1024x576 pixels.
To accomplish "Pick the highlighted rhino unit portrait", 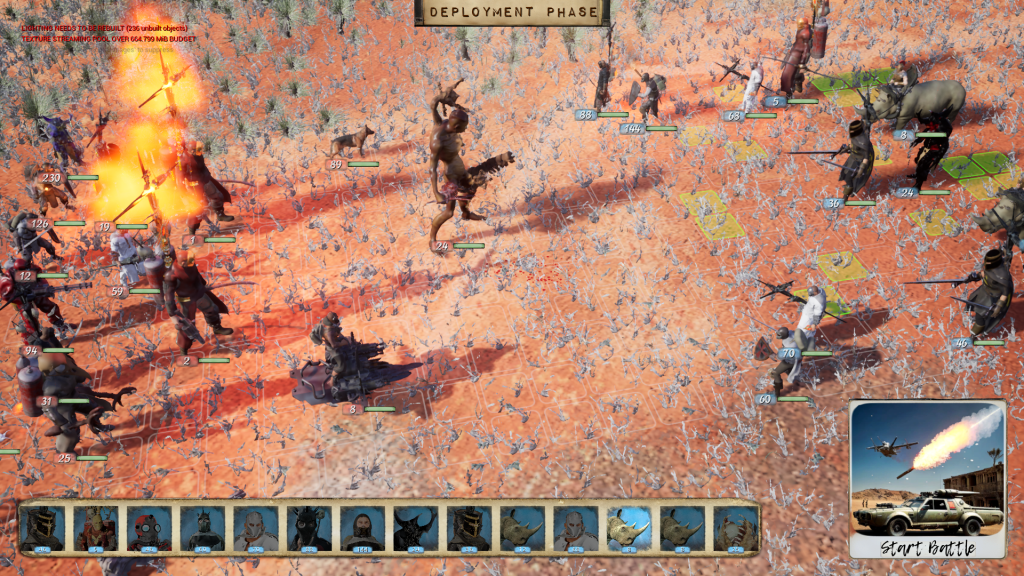I will 629,528.
